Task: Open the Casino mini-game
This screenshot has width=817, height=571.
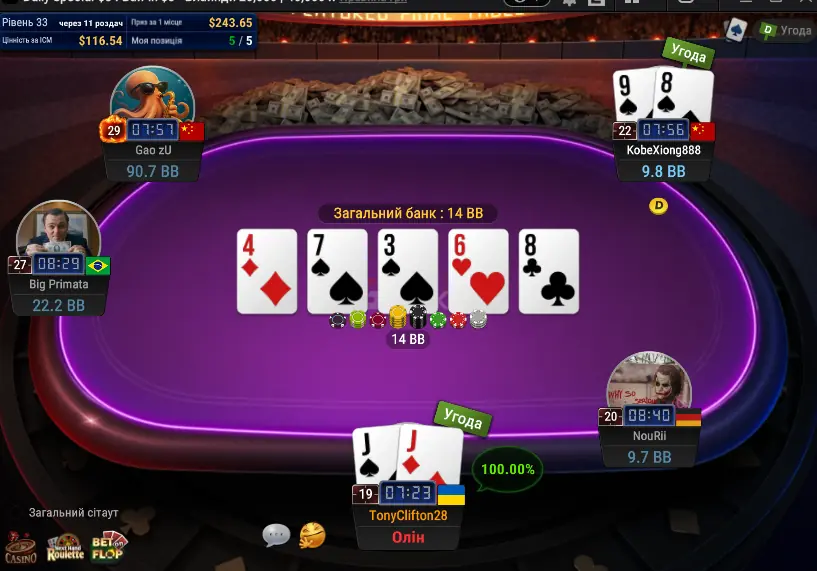Action: coord(20,546)
